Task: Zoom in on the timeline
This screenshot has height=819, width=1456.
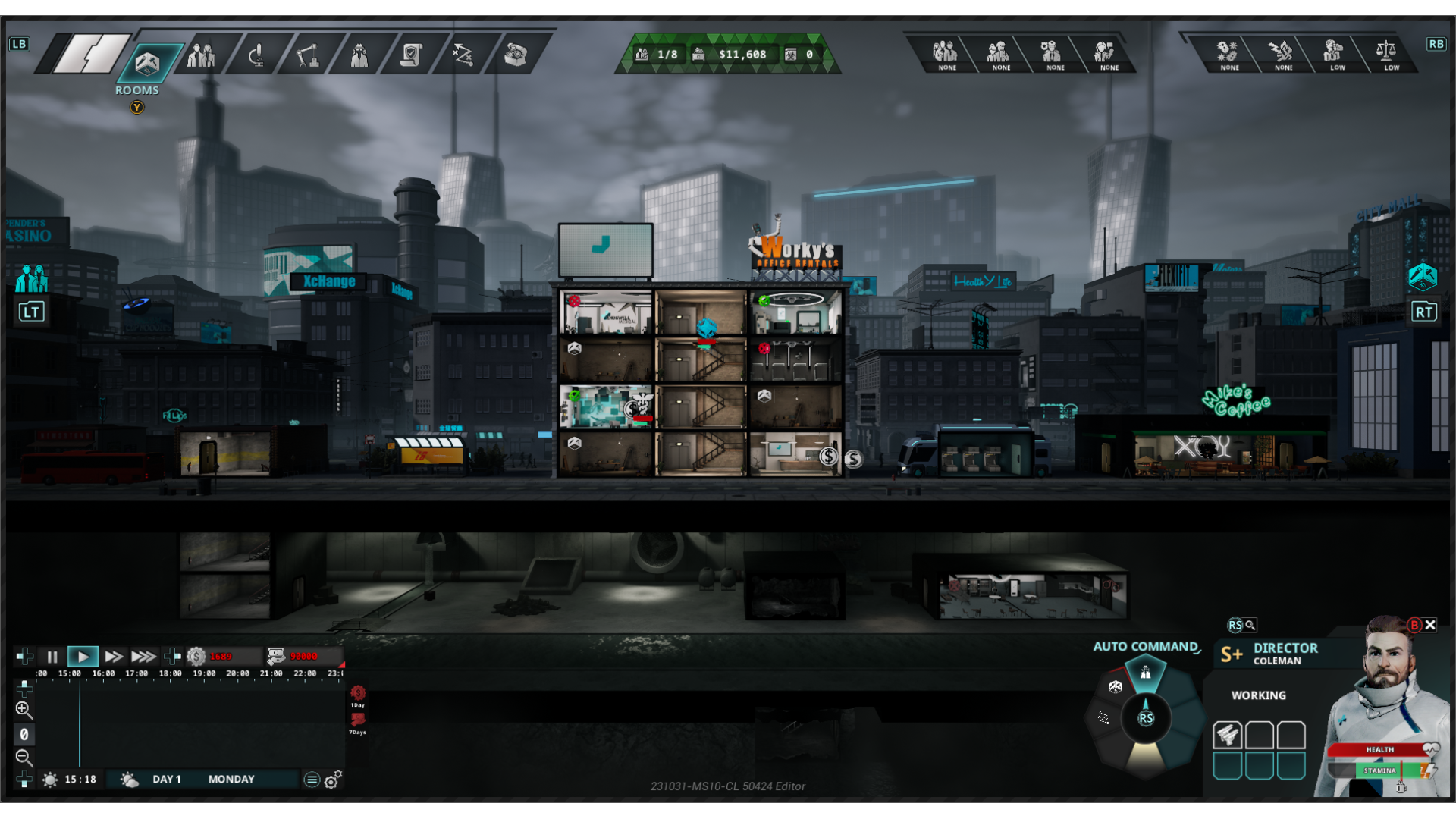Action: click(x=24, y=710)
